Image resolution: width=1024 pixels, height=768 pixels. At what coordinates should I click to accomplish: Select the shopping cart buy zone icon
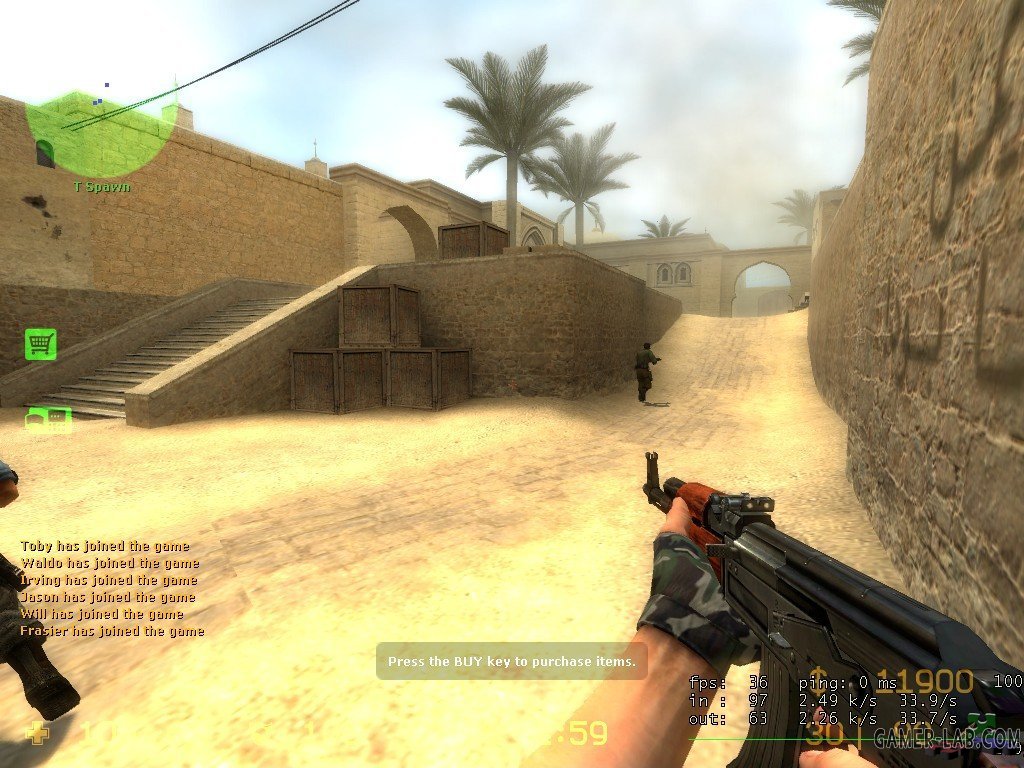40,344
